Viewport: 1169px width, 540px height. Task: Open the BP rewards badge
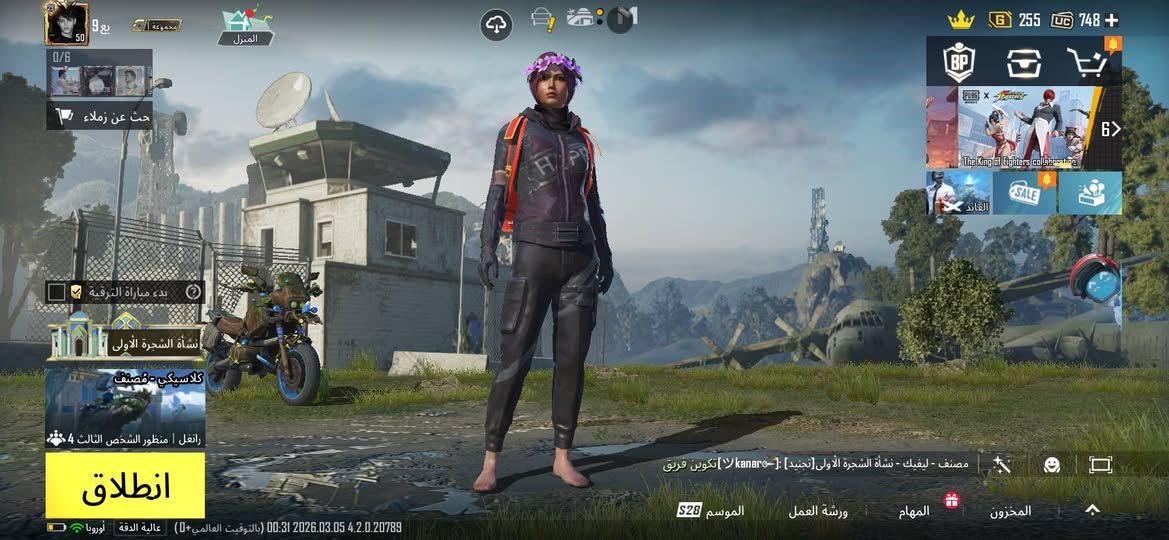point(960,63)
